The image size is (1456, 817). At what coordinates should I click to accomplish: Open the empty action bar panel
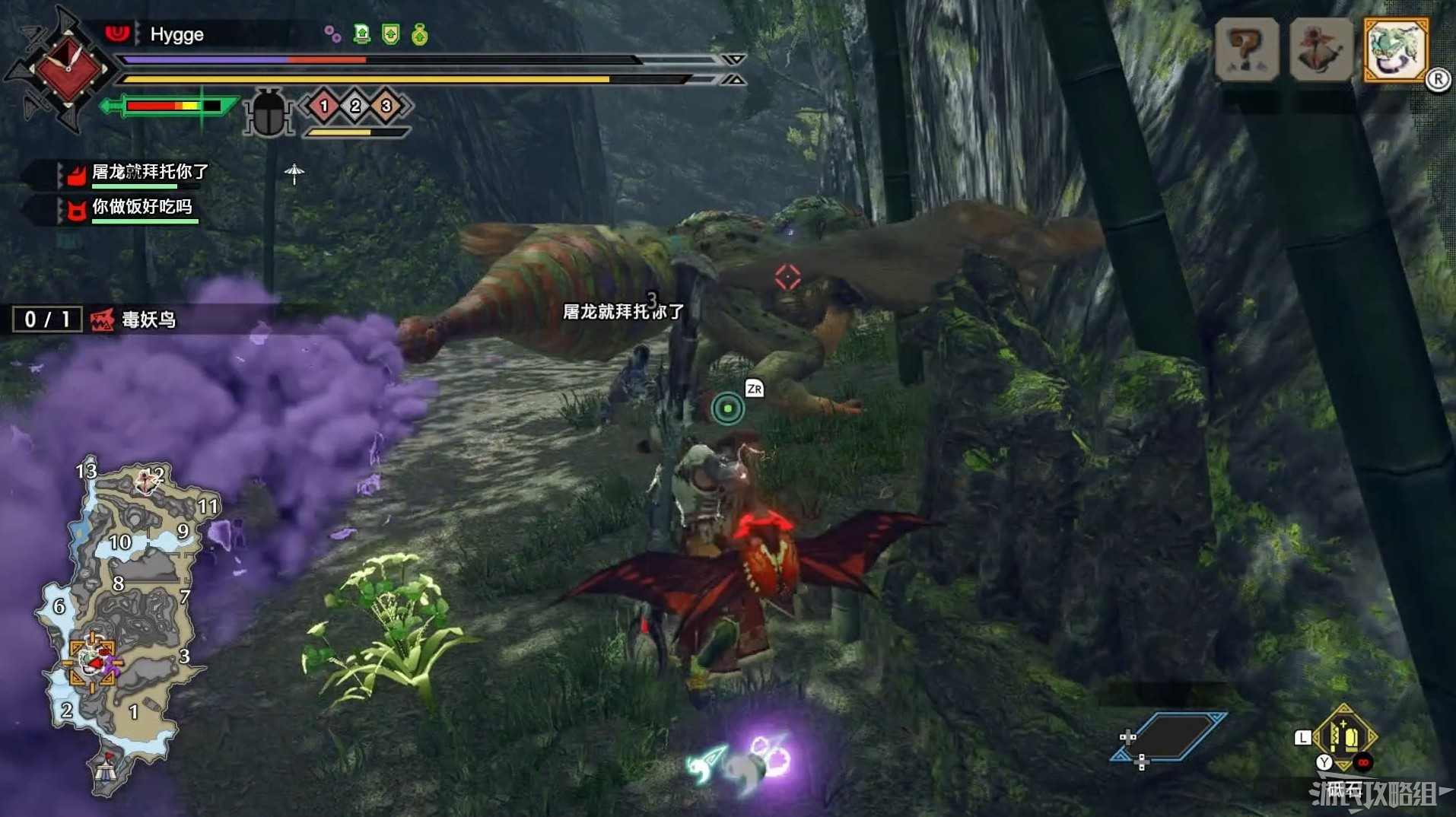[1169, 736]
